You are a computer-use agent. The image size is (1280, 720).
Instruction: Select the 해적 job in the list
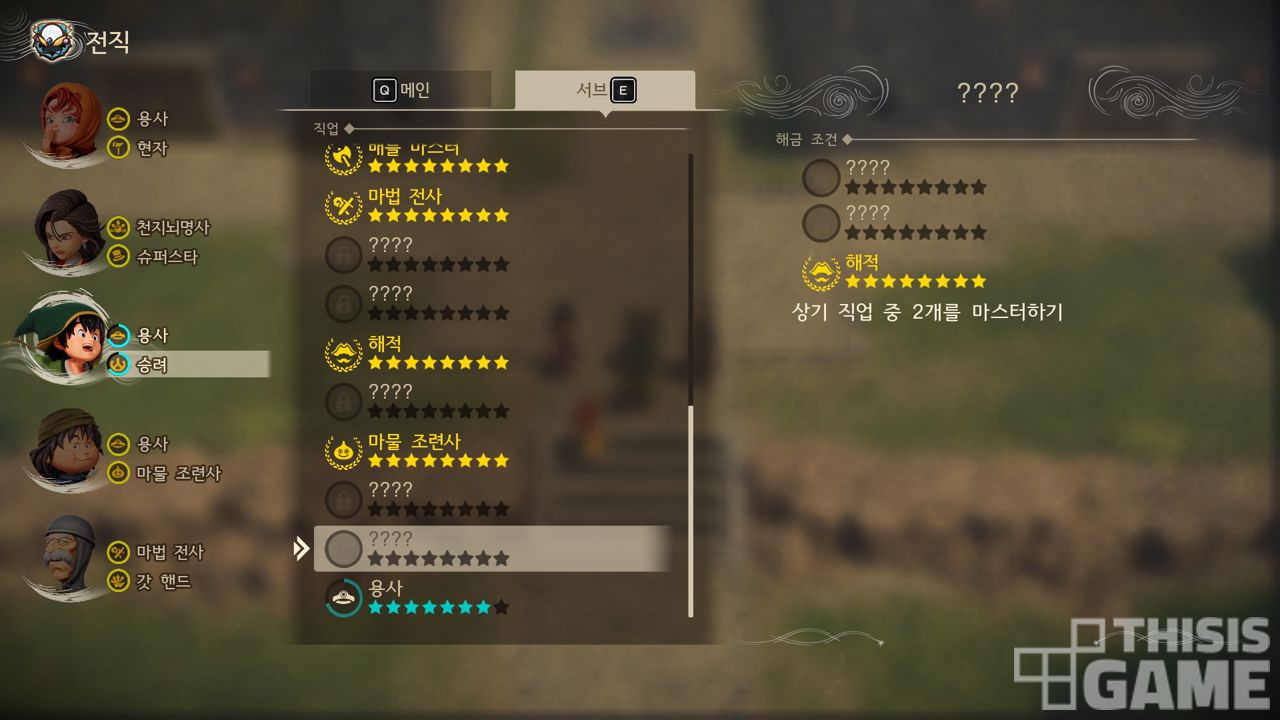[x=418, y=352]
